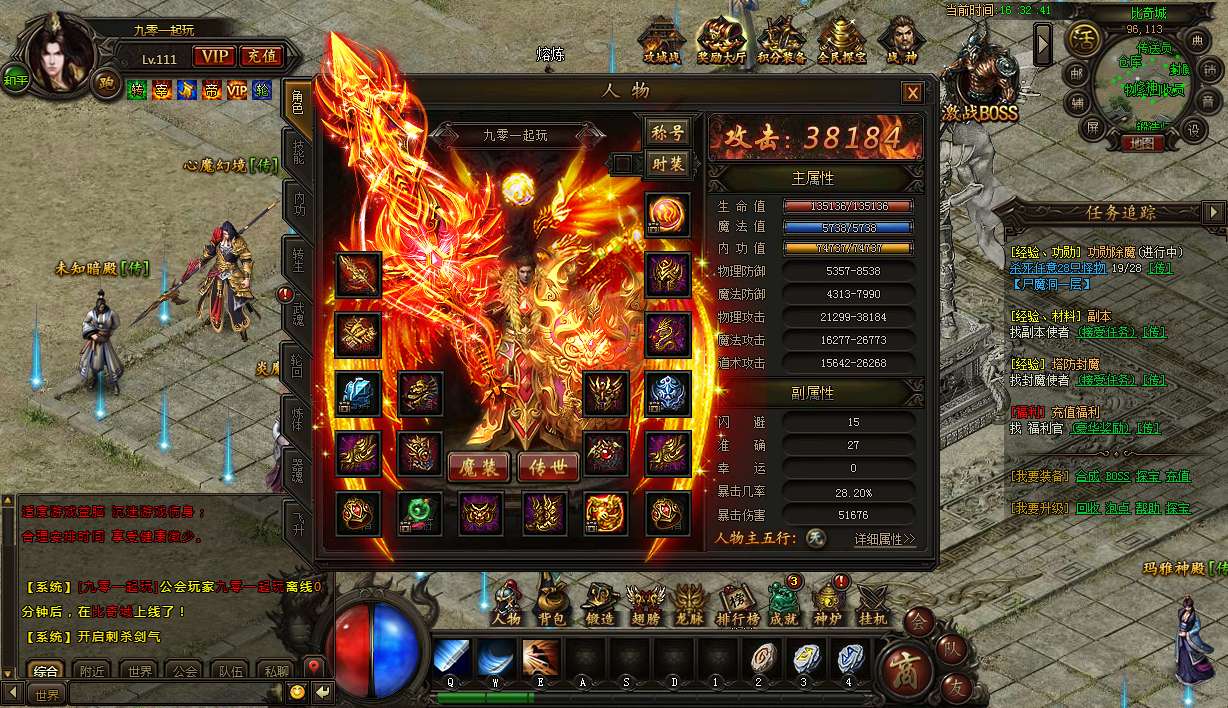Open the 锻造 forging menu
The width and height of the screenshot is (1228, 708).
599,602
